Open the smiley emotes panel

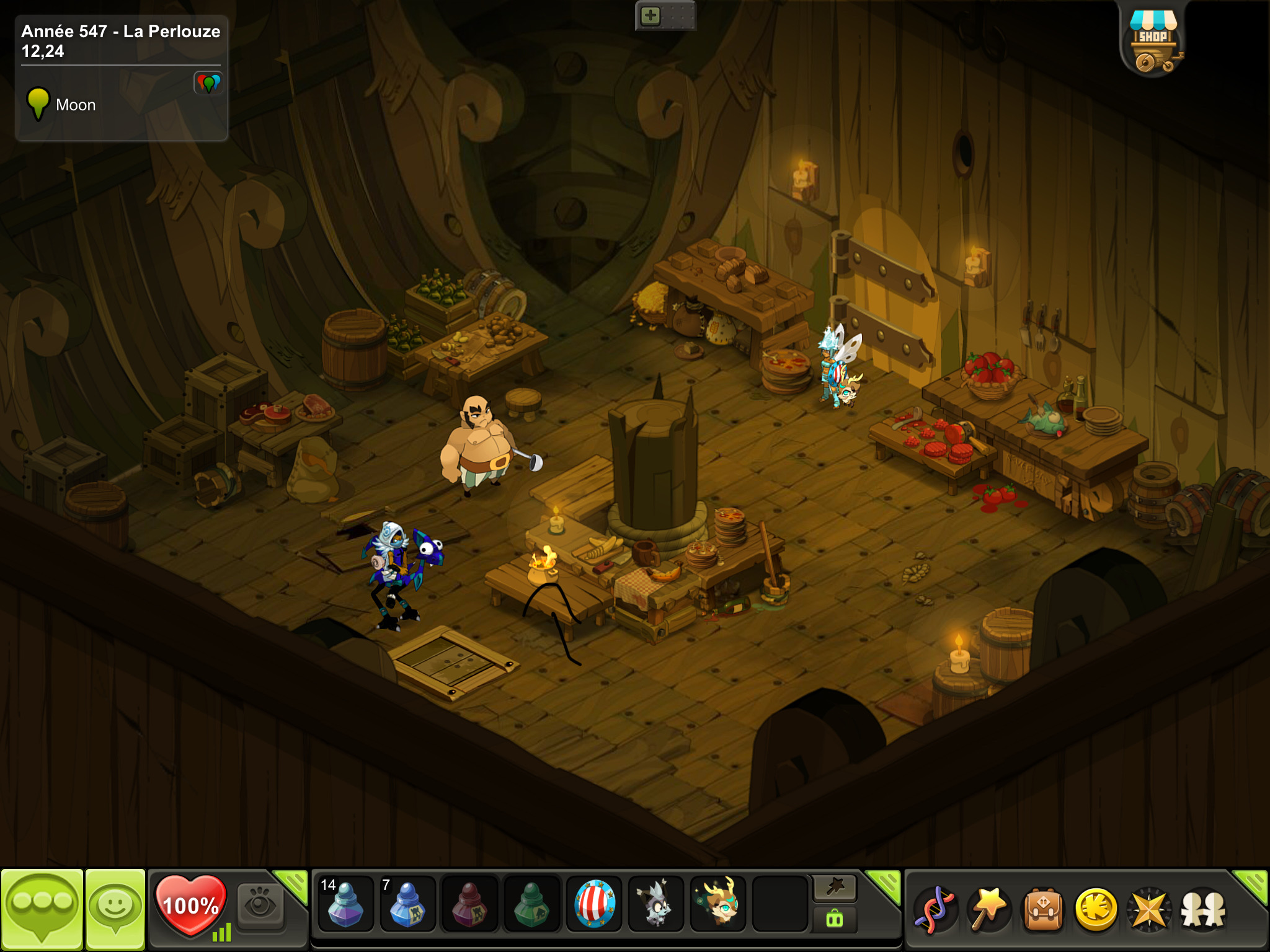pyautogui.click(x=115, y=909)
